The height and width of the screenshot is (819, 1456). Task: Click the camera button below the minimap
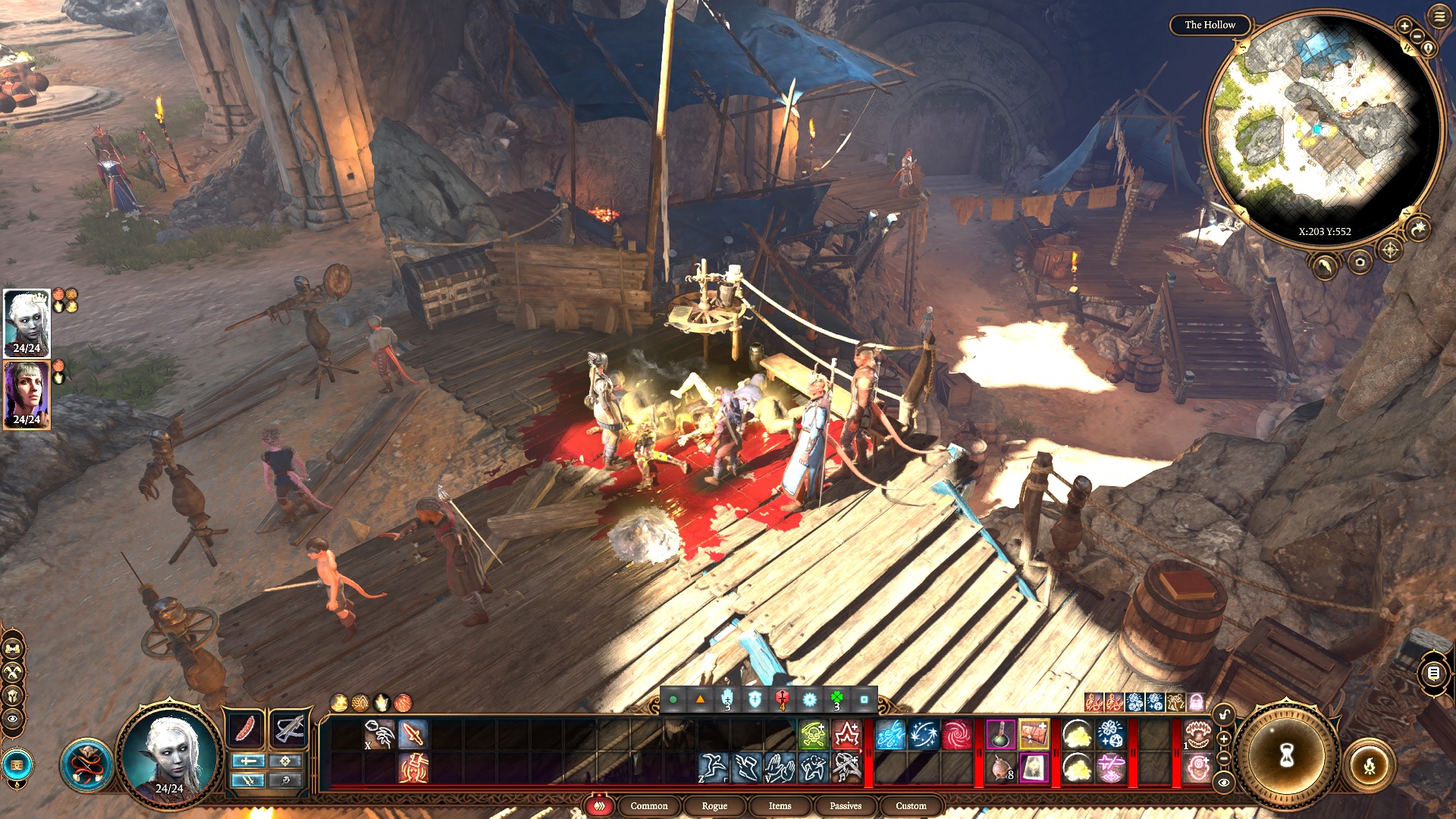coord(1360,262)
